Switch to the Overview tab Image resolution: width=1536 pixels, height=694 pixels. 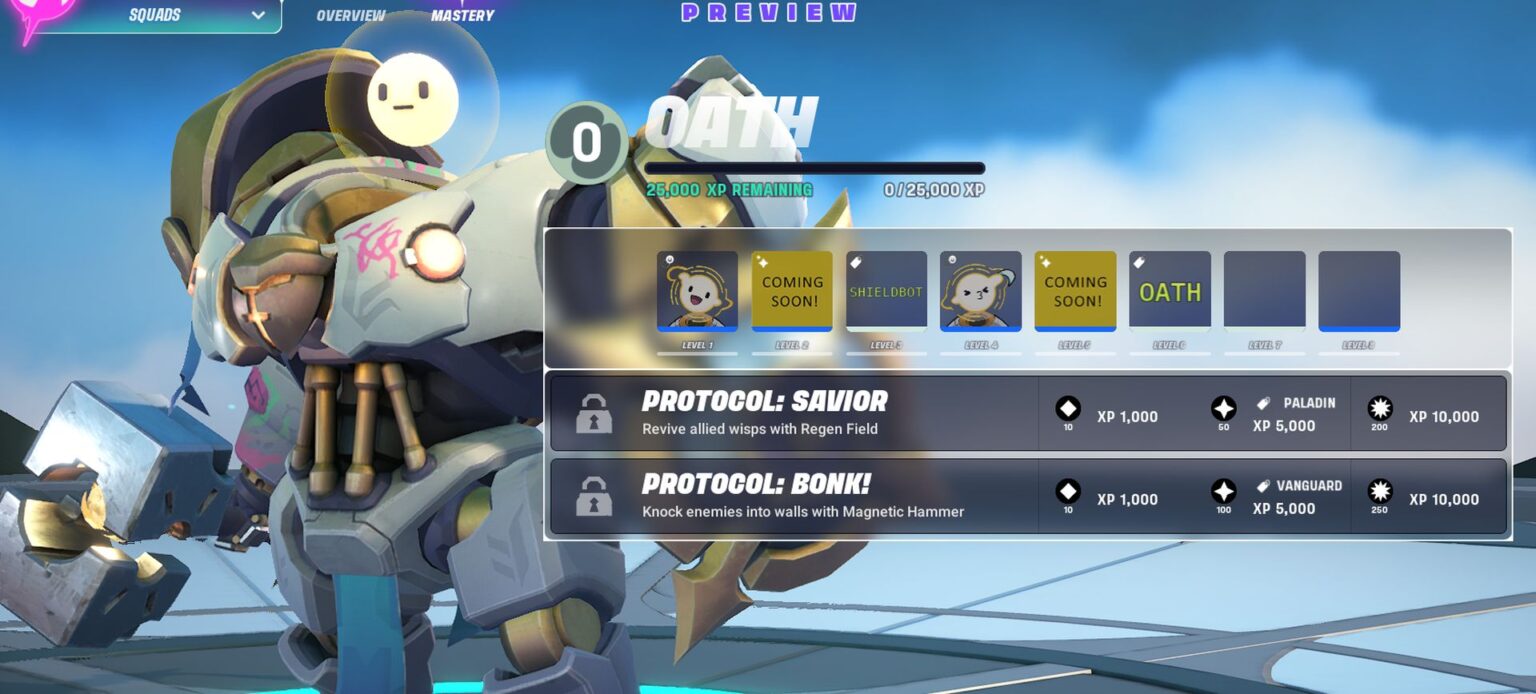[x=350, y=15]
